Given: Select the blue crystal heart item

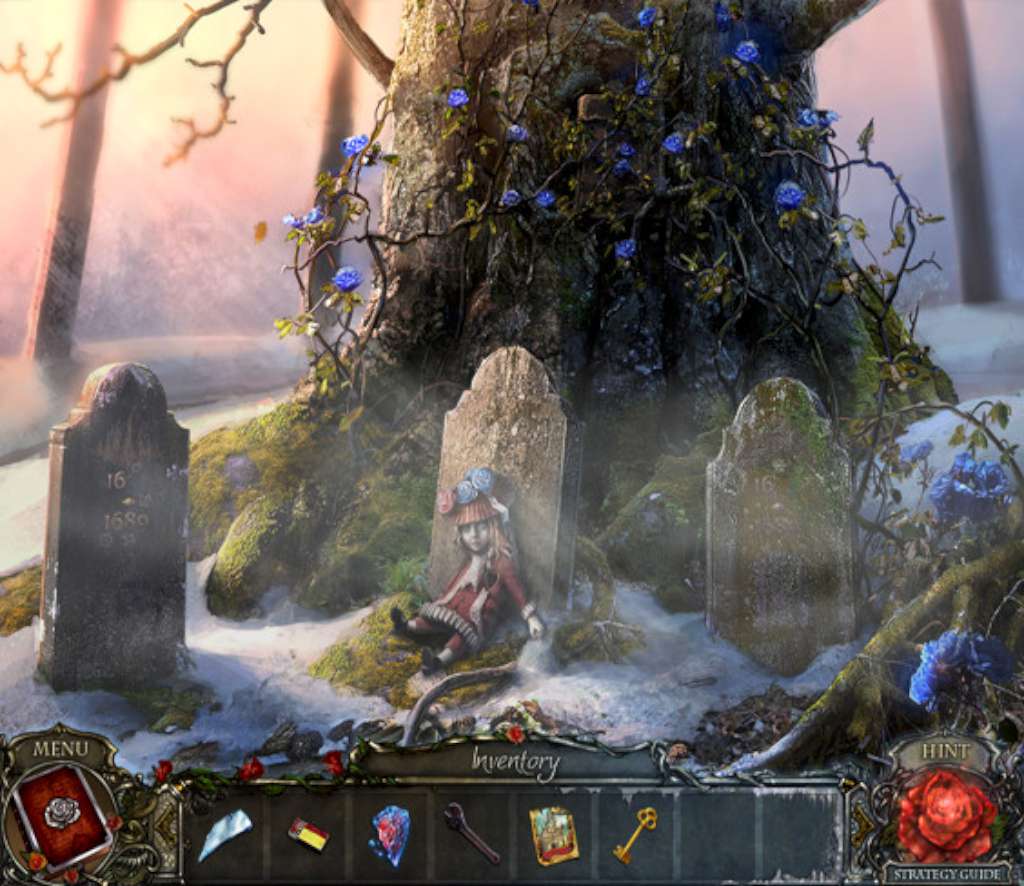Looking at the screenshot, I should coord(390,833).
